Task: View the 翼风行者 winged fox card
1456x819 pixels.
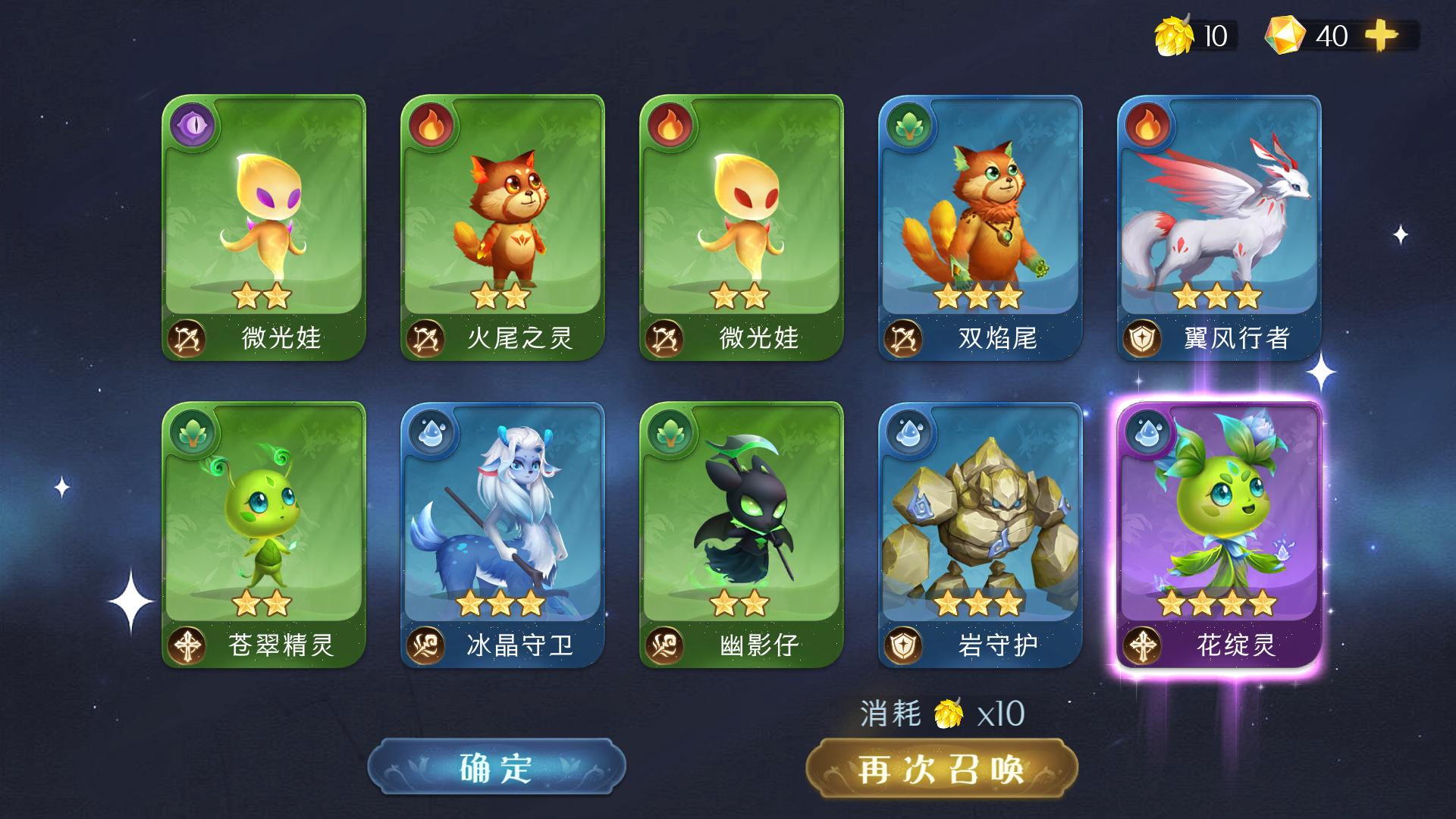Action: (1219, 227)
